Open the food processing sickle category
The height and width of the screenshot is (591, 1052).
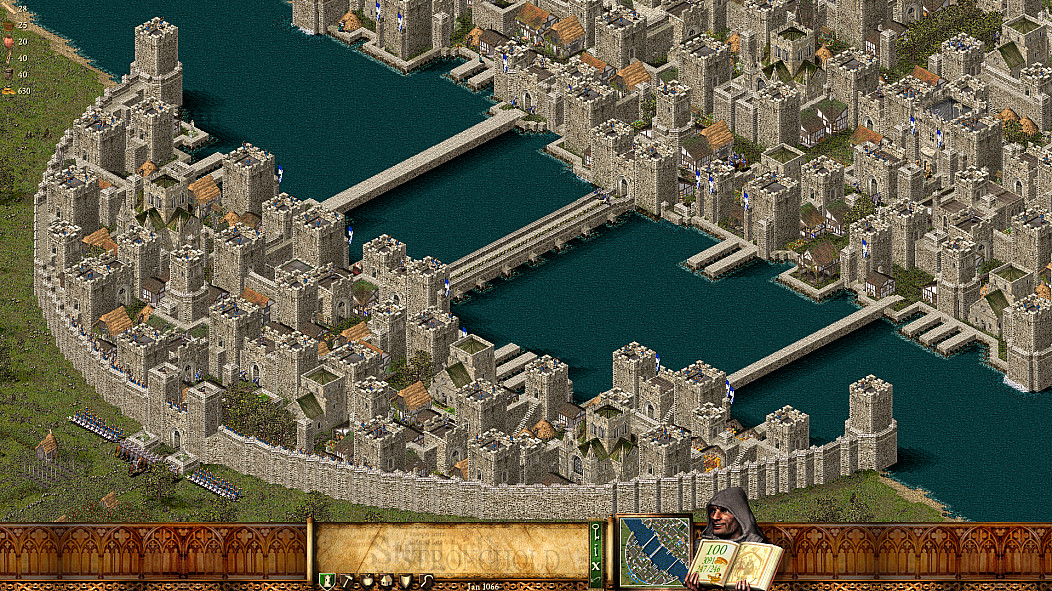coord(426,580)
